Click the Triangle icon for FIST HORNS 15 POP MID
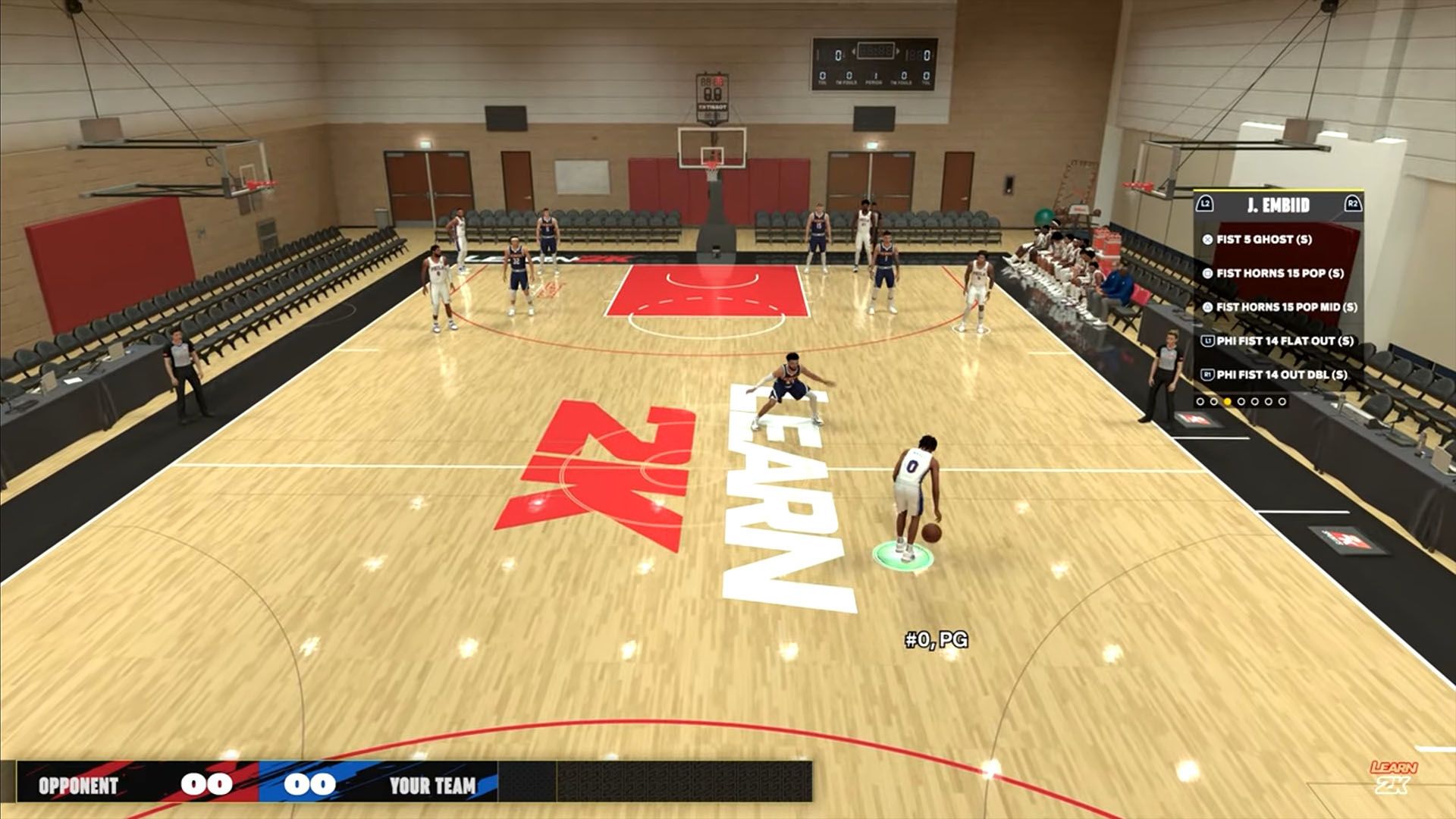The width and height of the screenshot is (1456, 819). (x=1207, y=306)
